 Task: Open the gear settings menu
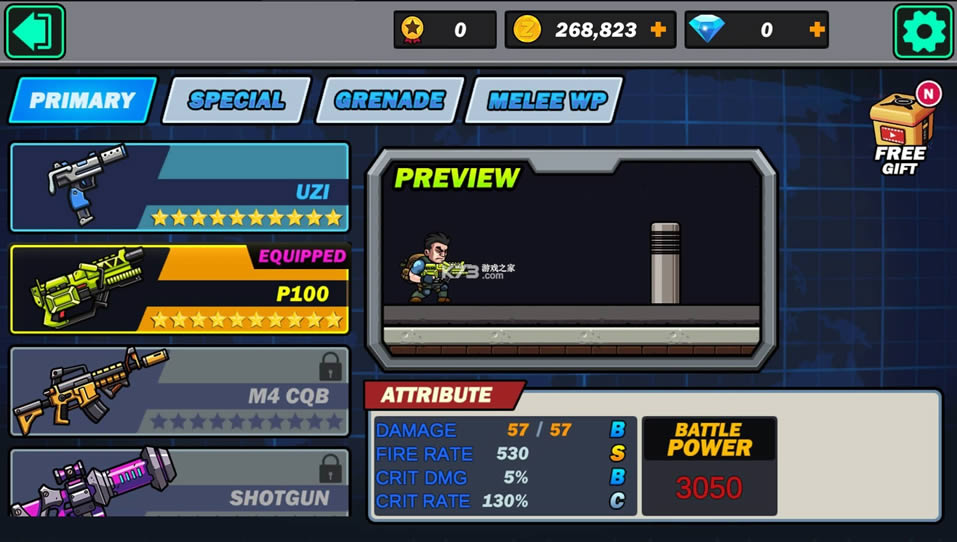coord(922,31)
